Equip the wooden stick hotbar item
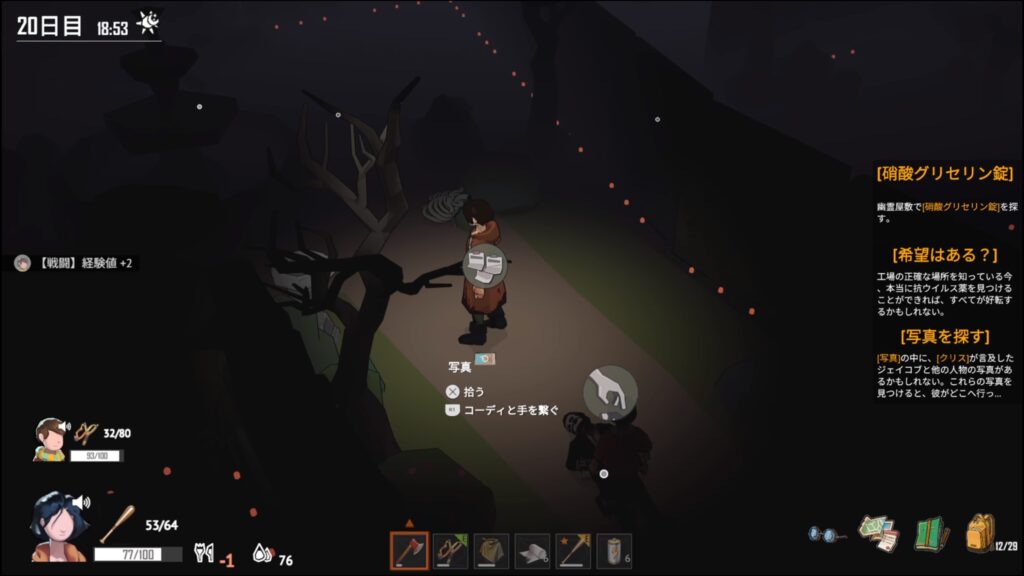1024x576 pixels. click(x=574, y=551)
